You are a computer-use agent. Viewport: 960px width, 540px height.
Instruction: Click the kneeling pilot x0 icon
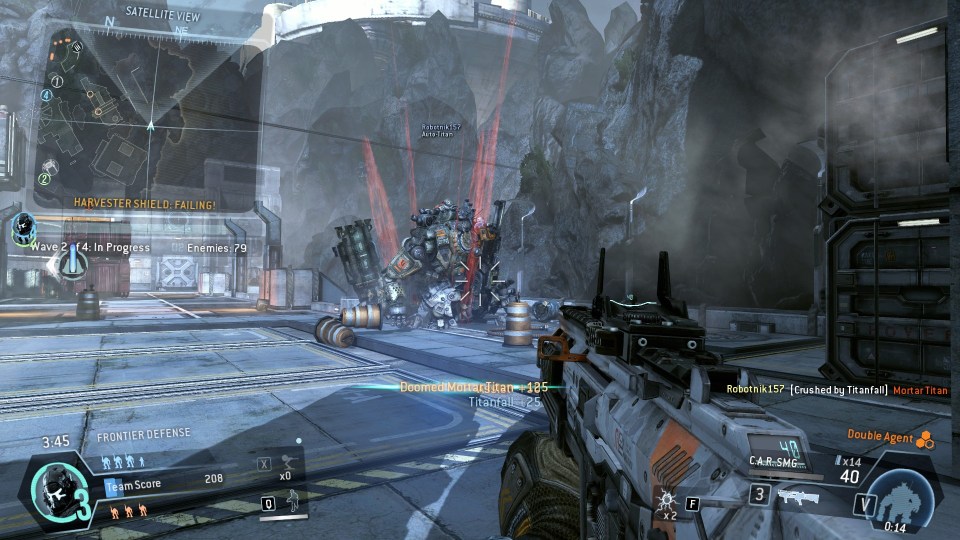point(287,464)
